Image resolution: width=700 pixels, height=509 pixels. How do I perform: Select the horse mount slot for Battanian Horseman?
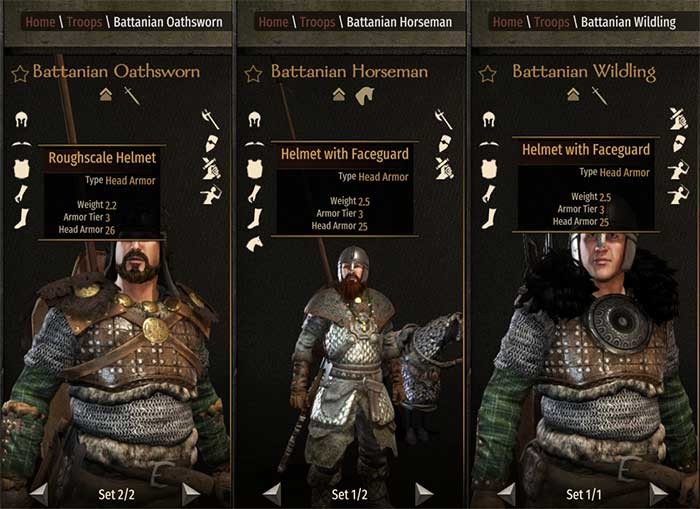coord(254,243)
